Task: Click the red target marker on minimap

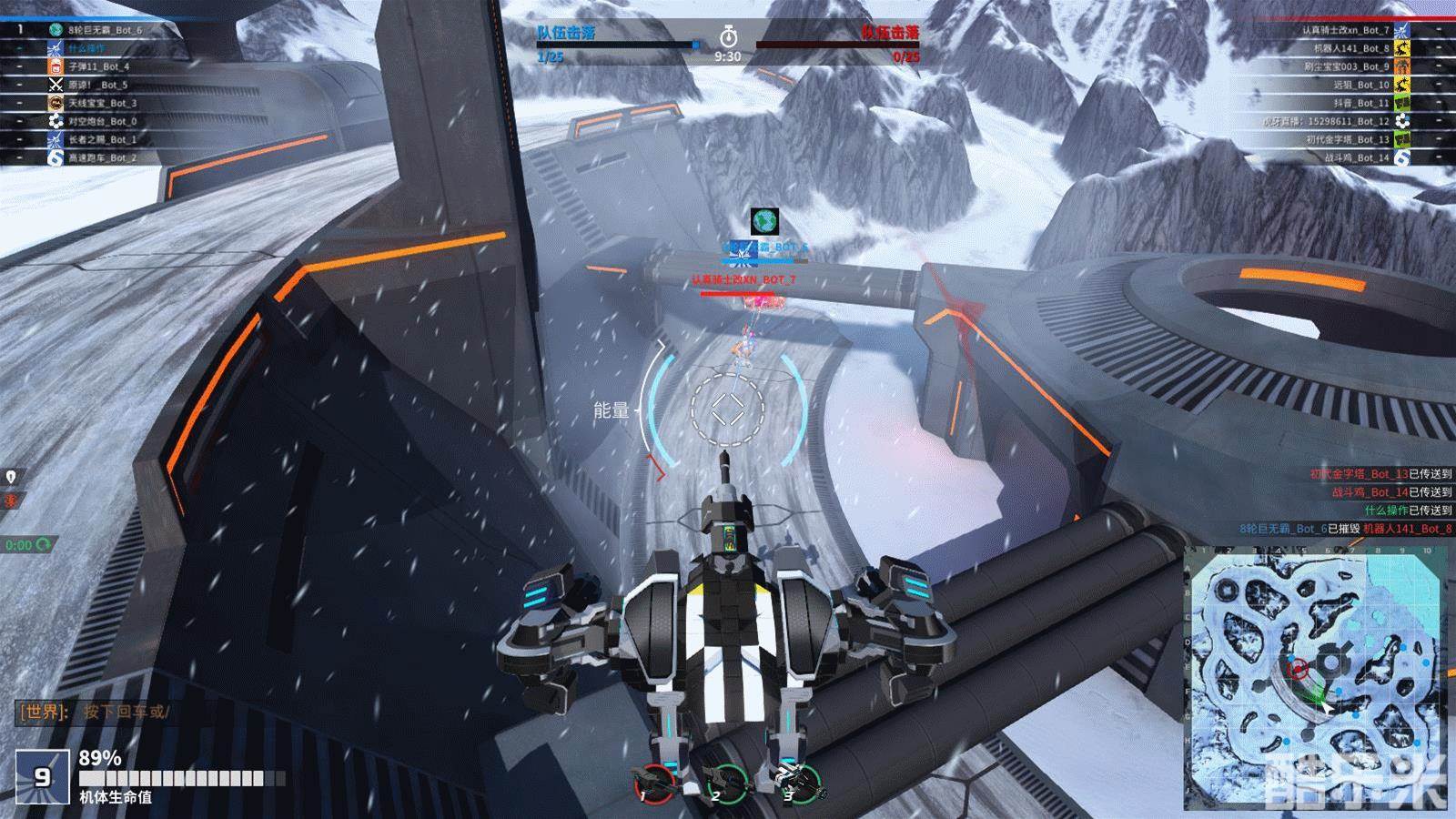Action: click(1299, 670)
